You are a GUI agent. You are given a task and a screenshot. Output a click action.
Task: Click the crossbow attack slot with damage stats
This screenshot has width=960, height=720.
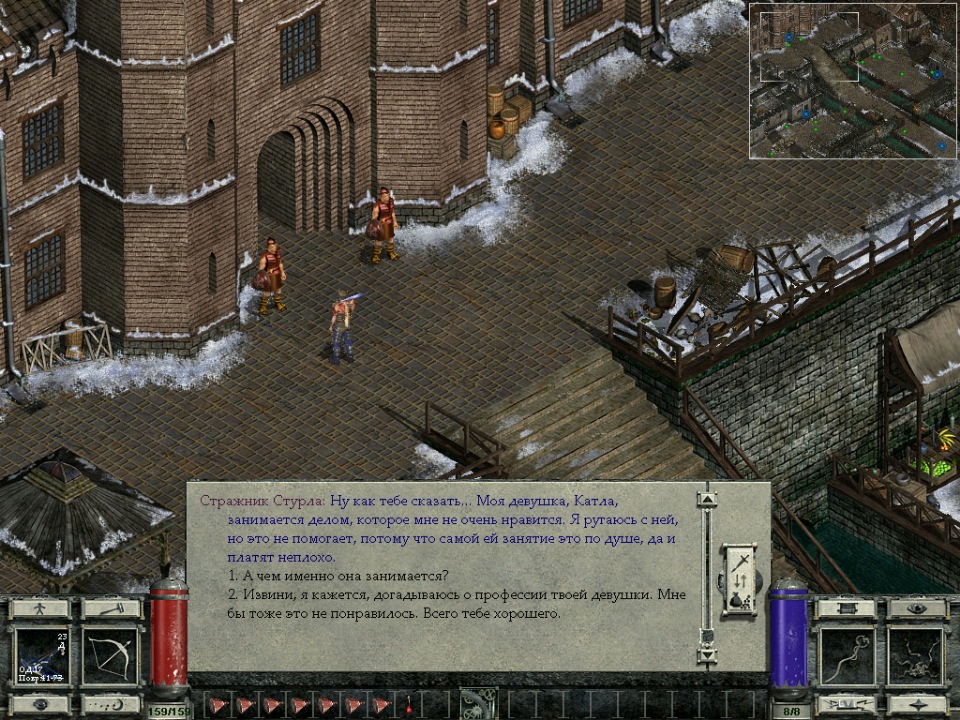point(41,655)
